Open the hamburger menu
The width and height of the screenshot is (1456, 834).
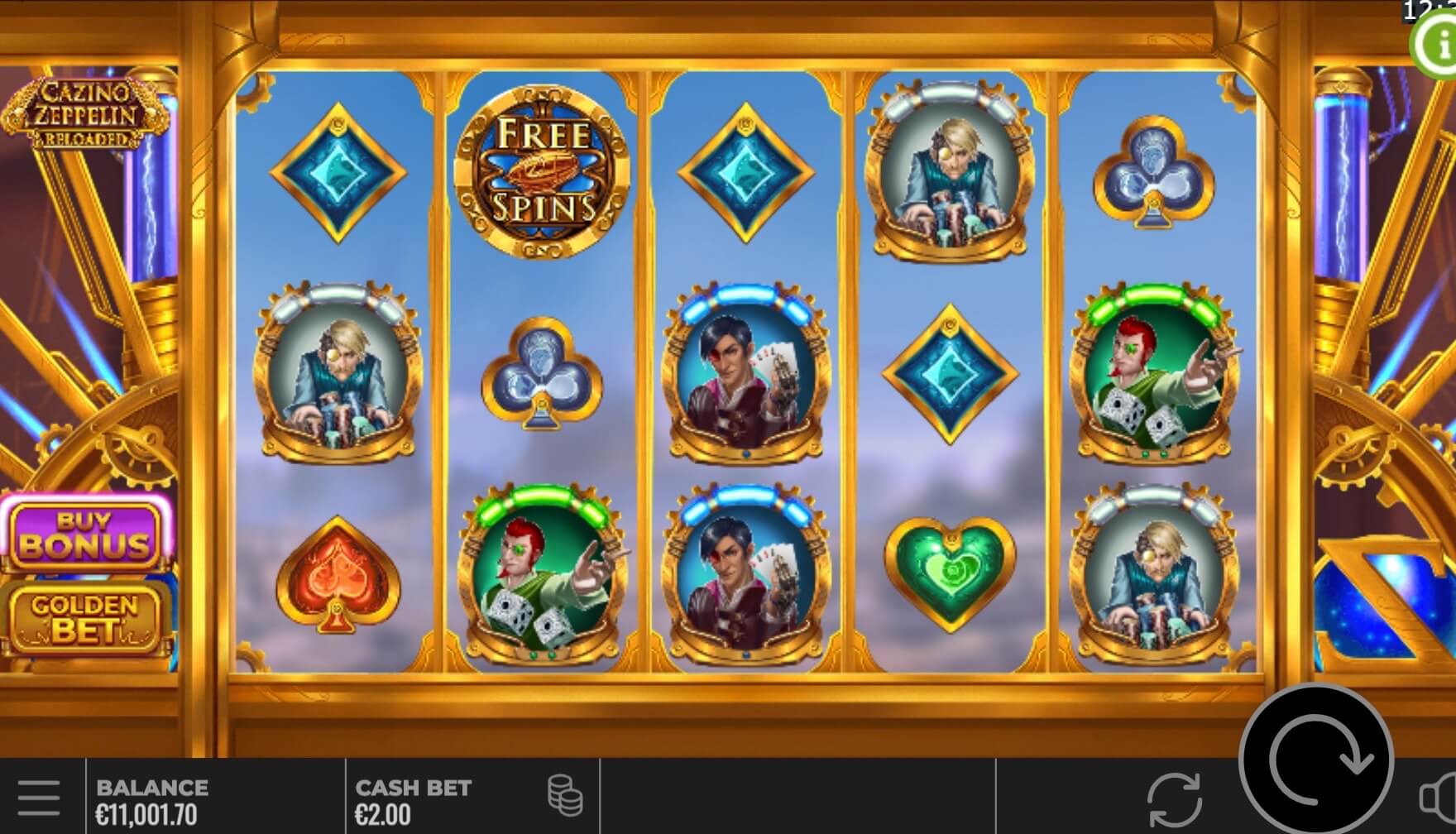[38, 798]
